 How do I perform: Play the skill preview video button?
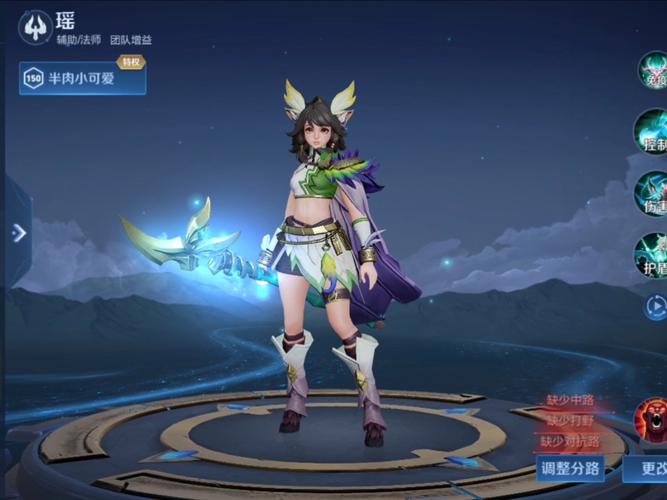click(x=656, y=306)
